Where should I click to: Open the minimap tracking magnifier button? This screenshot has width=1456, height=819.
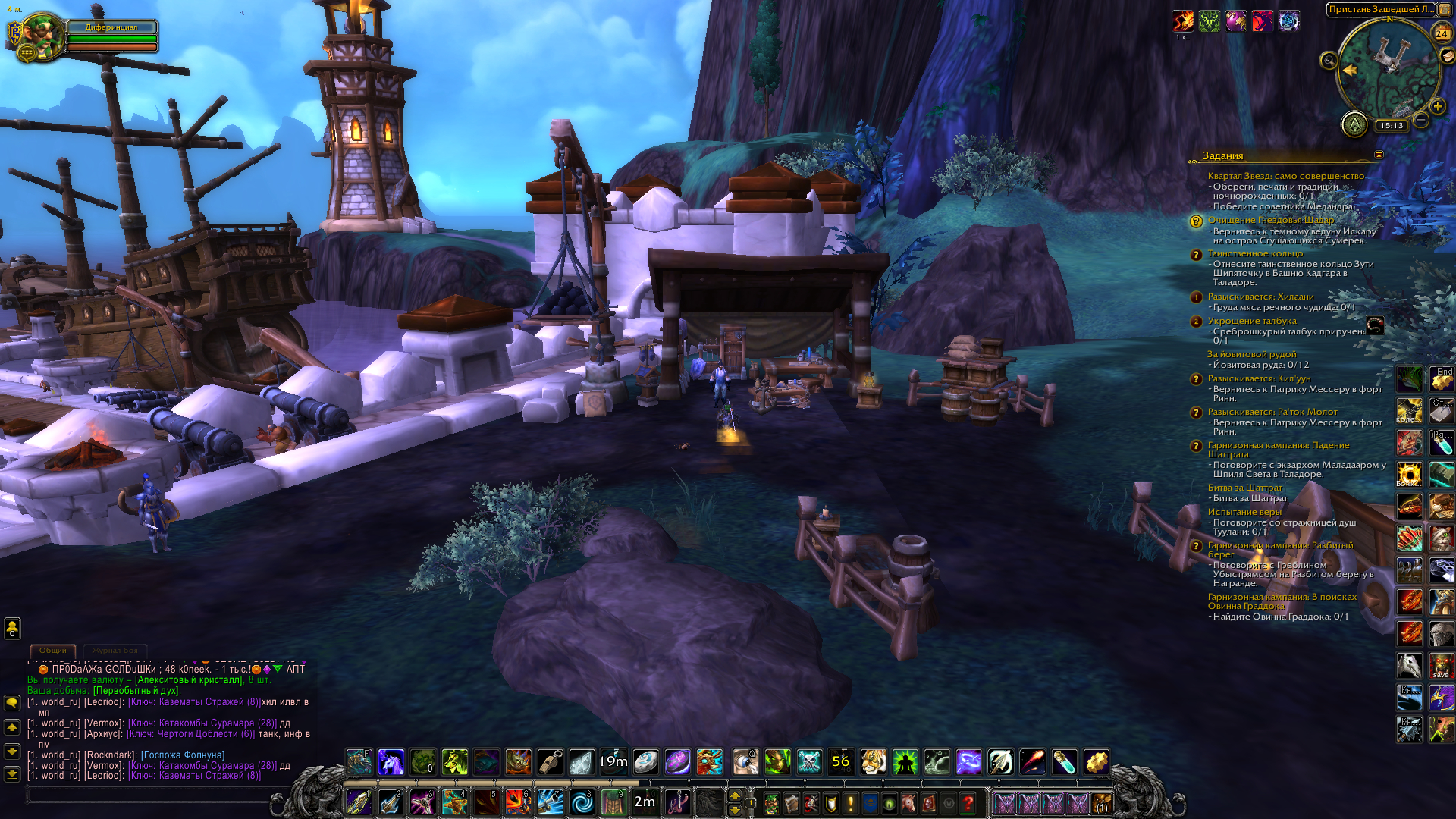(1329, 61)
